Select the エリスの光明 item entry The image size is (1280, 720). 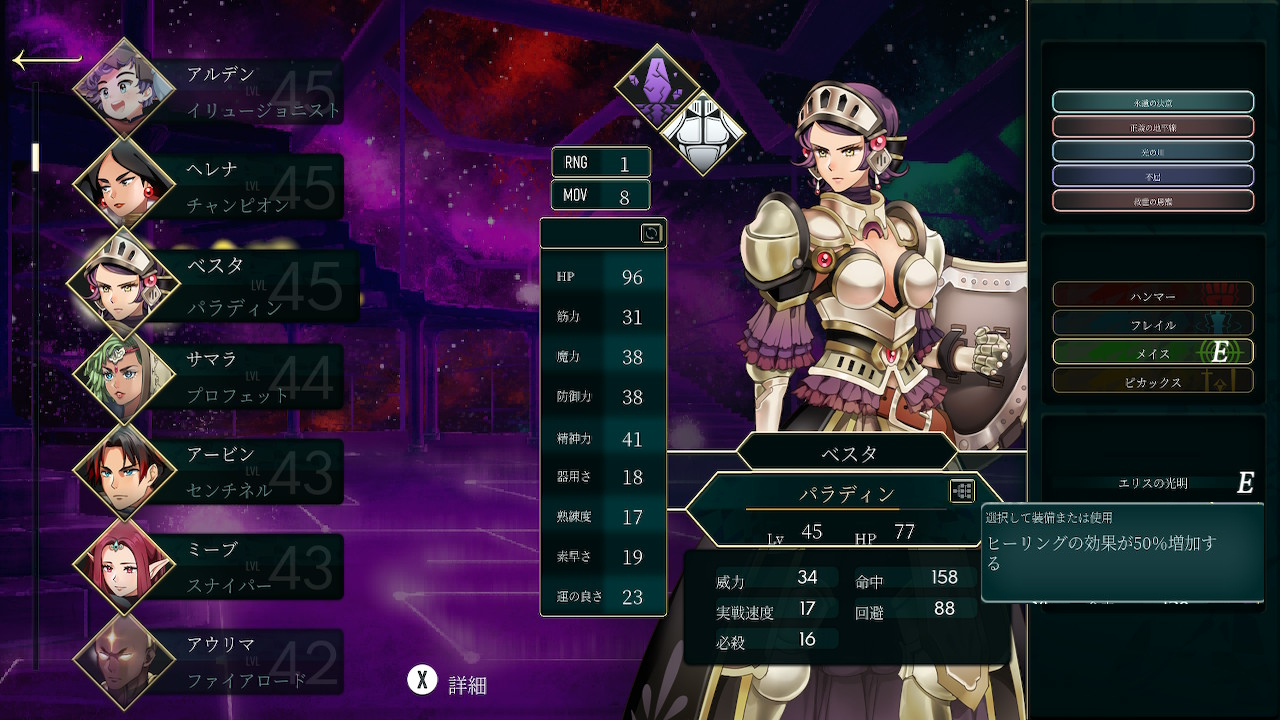coord(1152,483)
